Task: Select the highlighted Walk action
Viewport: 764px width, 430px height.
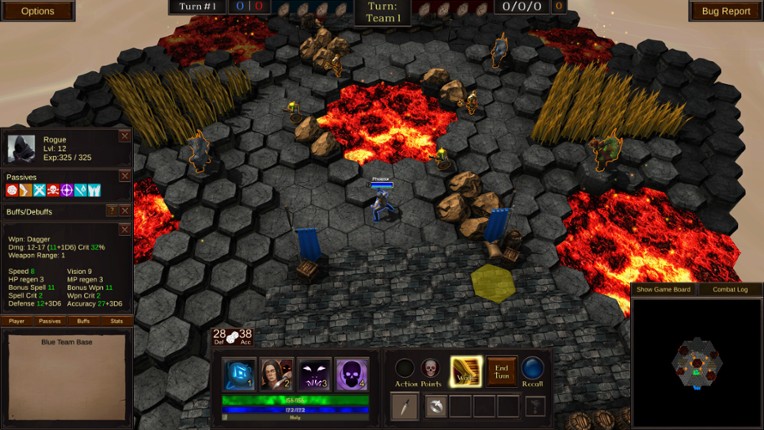Action: tap(466, 370)
